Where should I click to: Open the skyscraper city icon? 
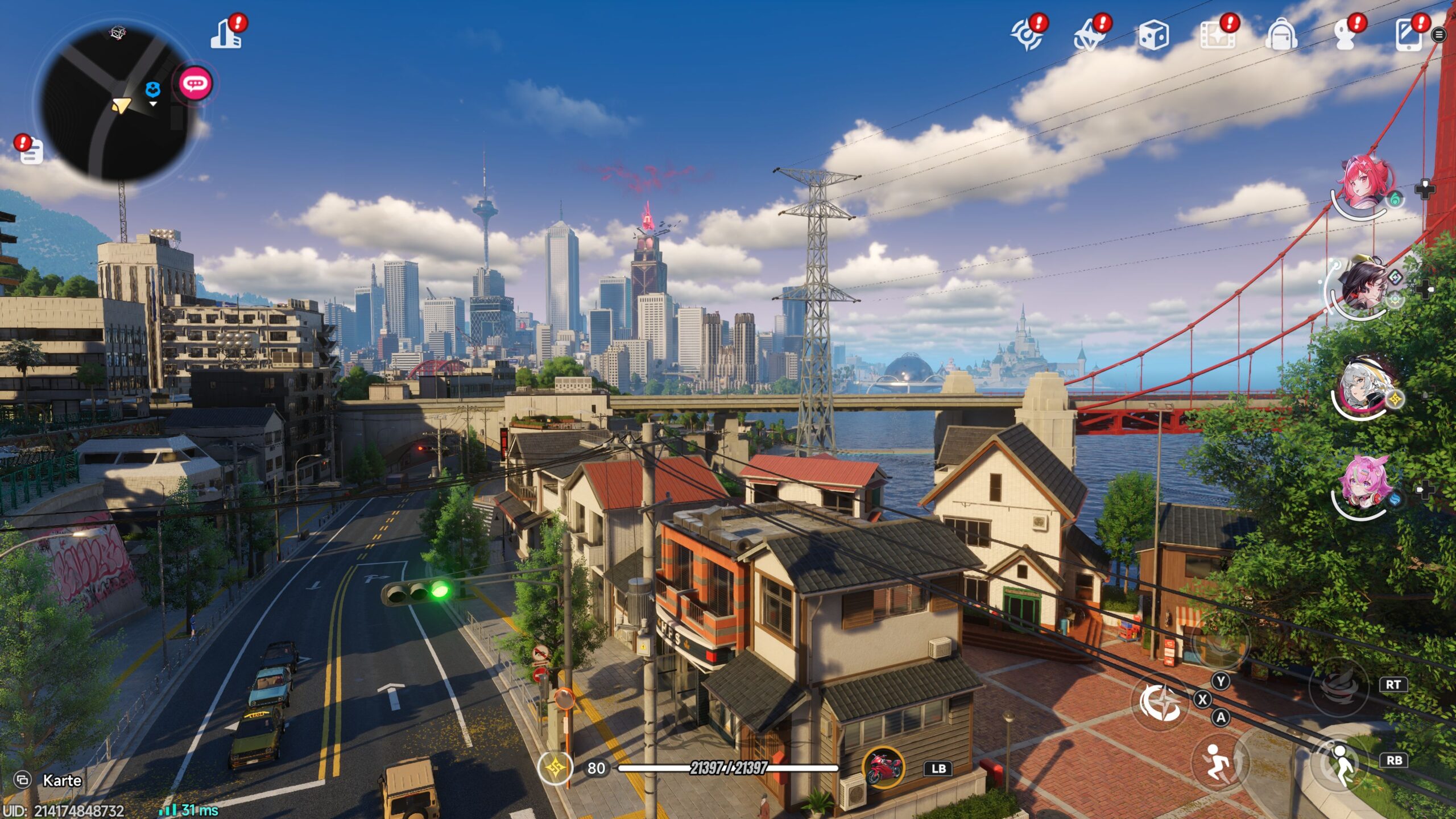(x=227, y=34)
